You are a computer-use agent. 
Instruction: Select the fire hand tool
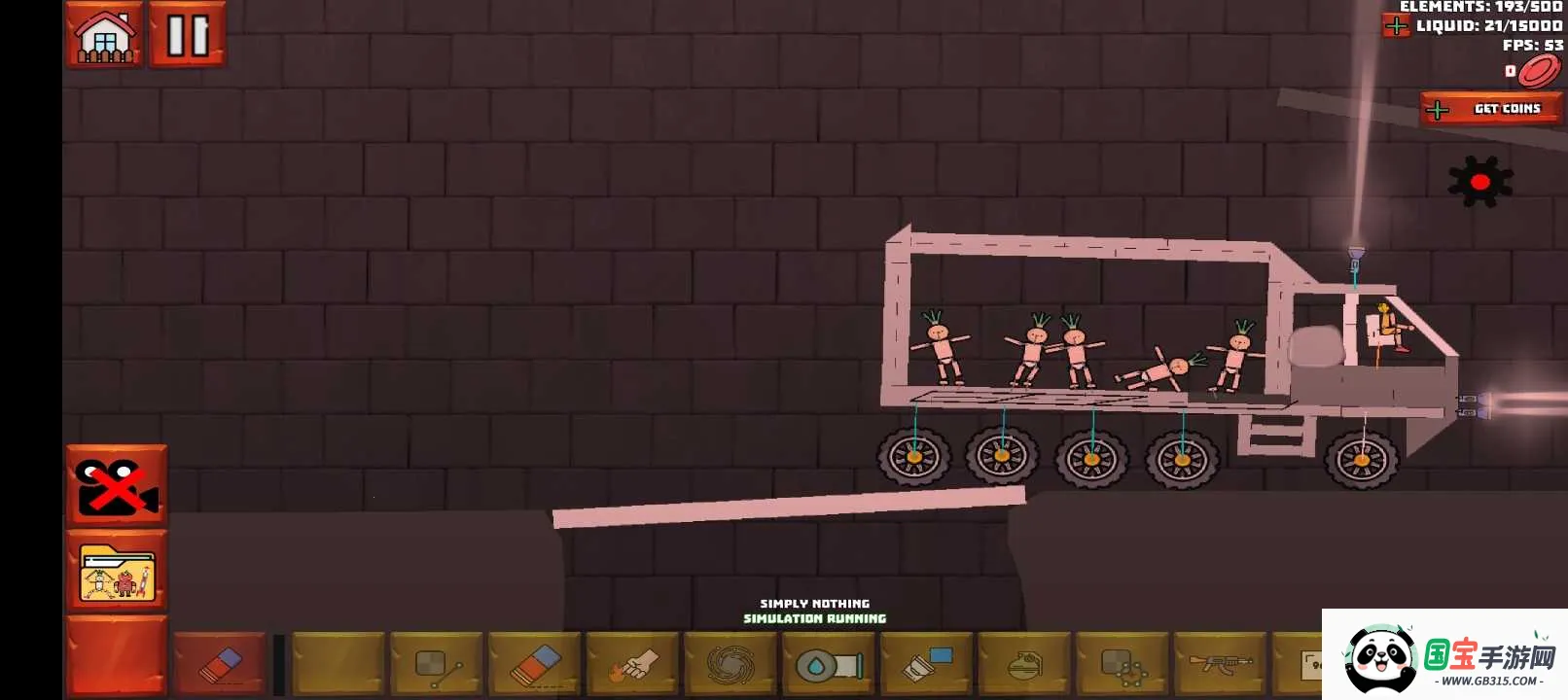pos(632,665)
